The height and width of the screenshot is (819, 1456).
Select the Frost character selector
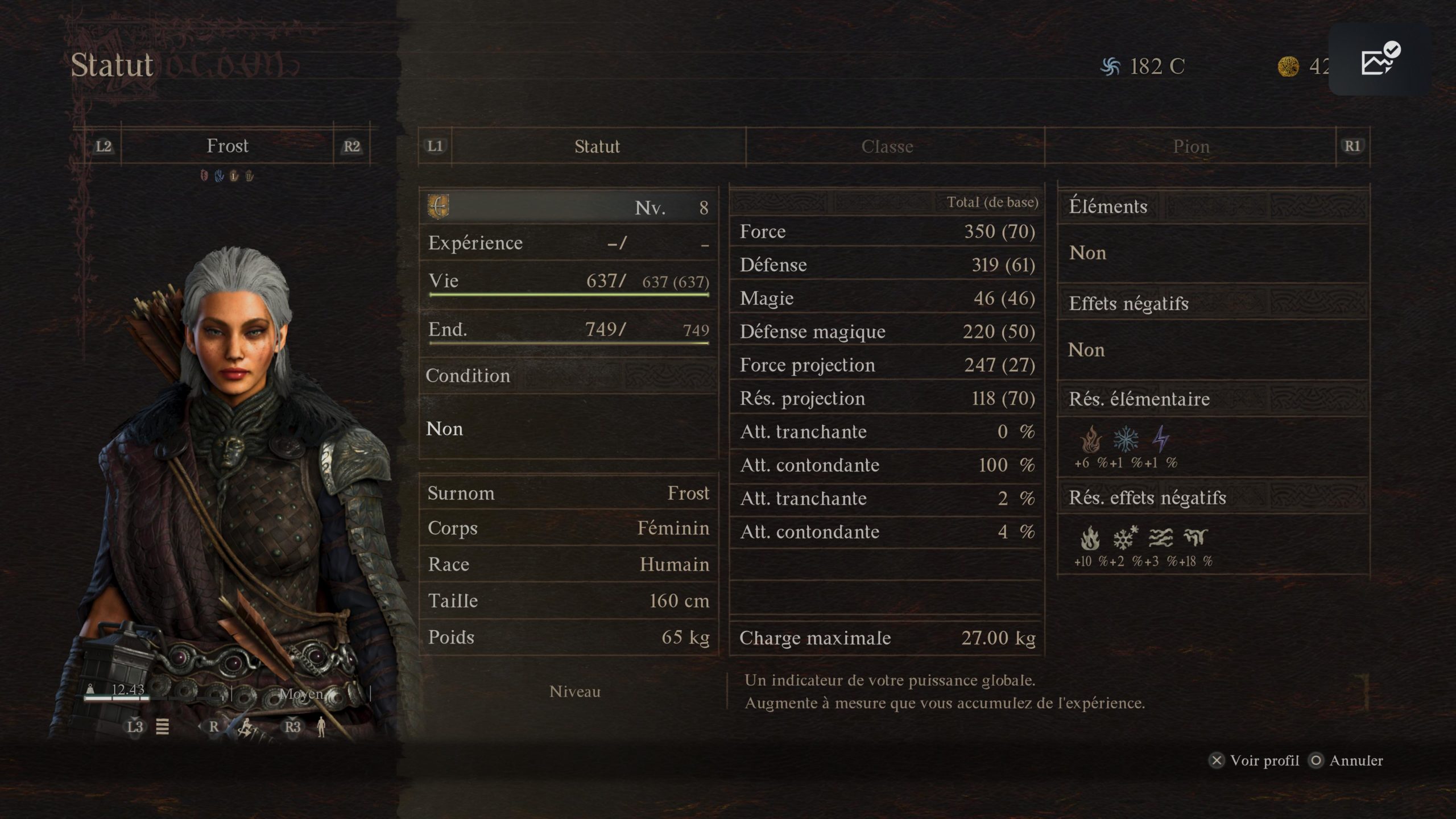(227, 146)
